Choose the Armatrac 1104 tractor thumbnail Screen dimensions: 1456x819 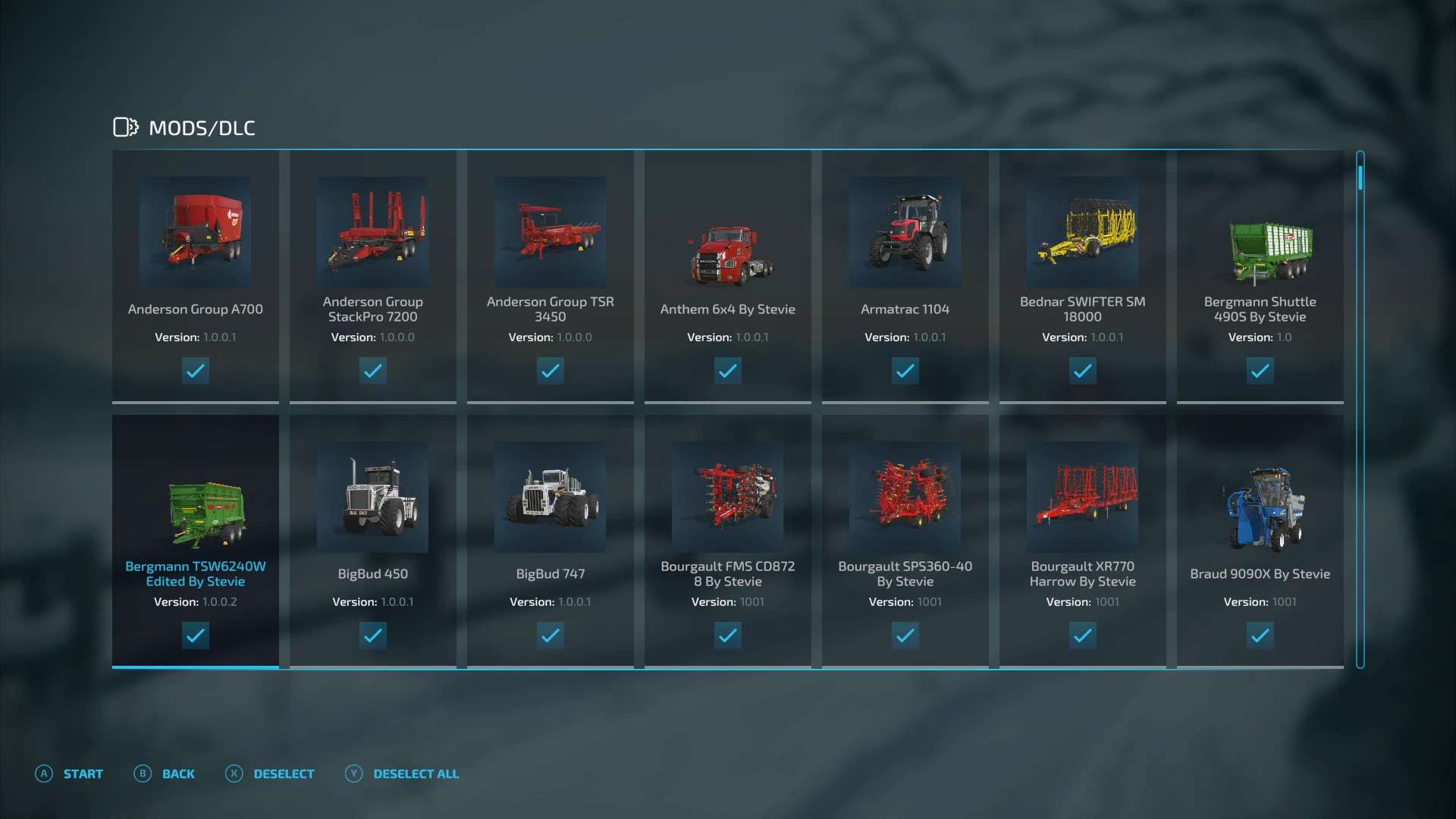[x=905, y=233]
